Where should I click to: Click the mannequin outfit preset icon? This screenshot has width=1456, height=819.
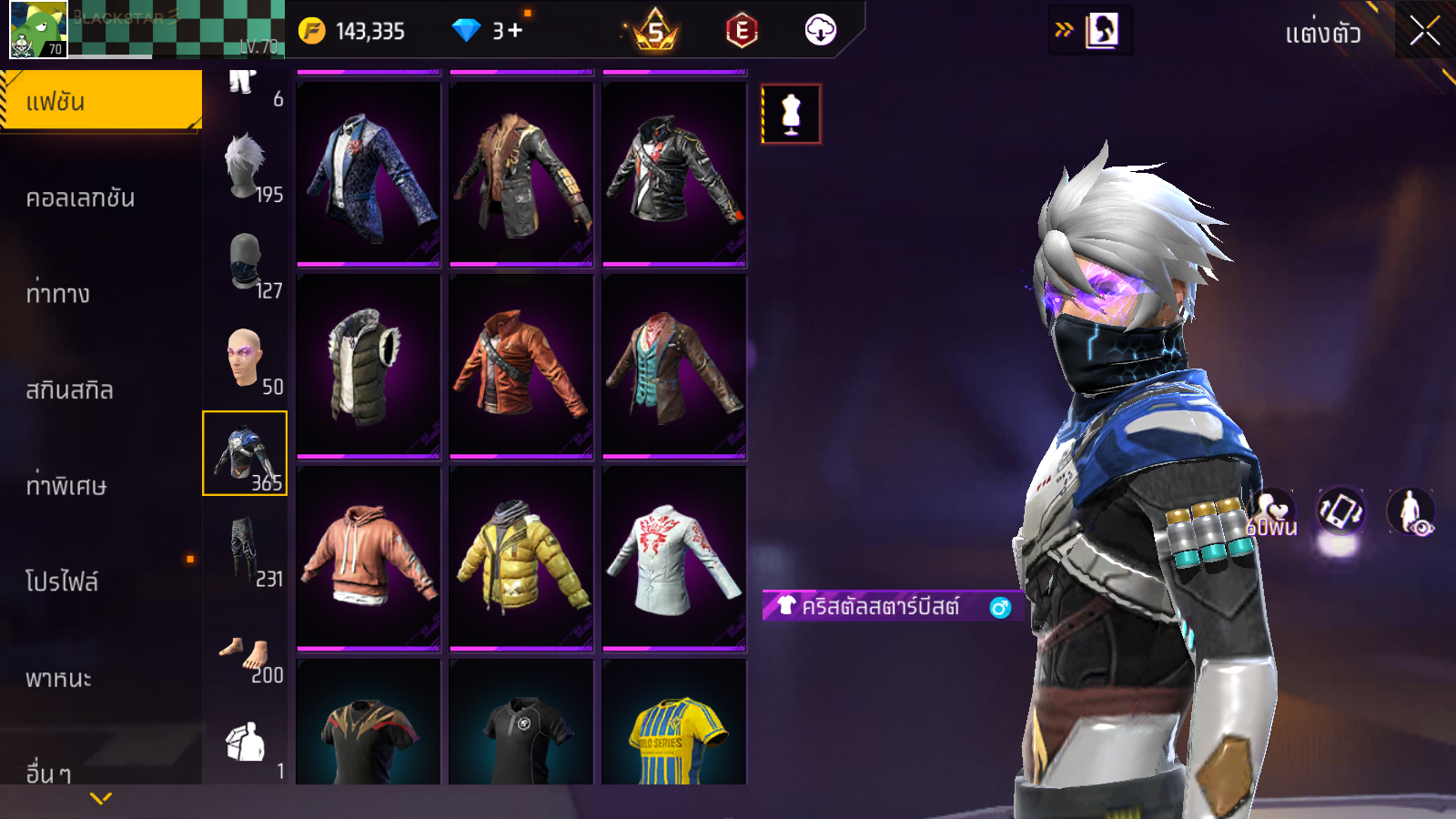coord(791,115)
